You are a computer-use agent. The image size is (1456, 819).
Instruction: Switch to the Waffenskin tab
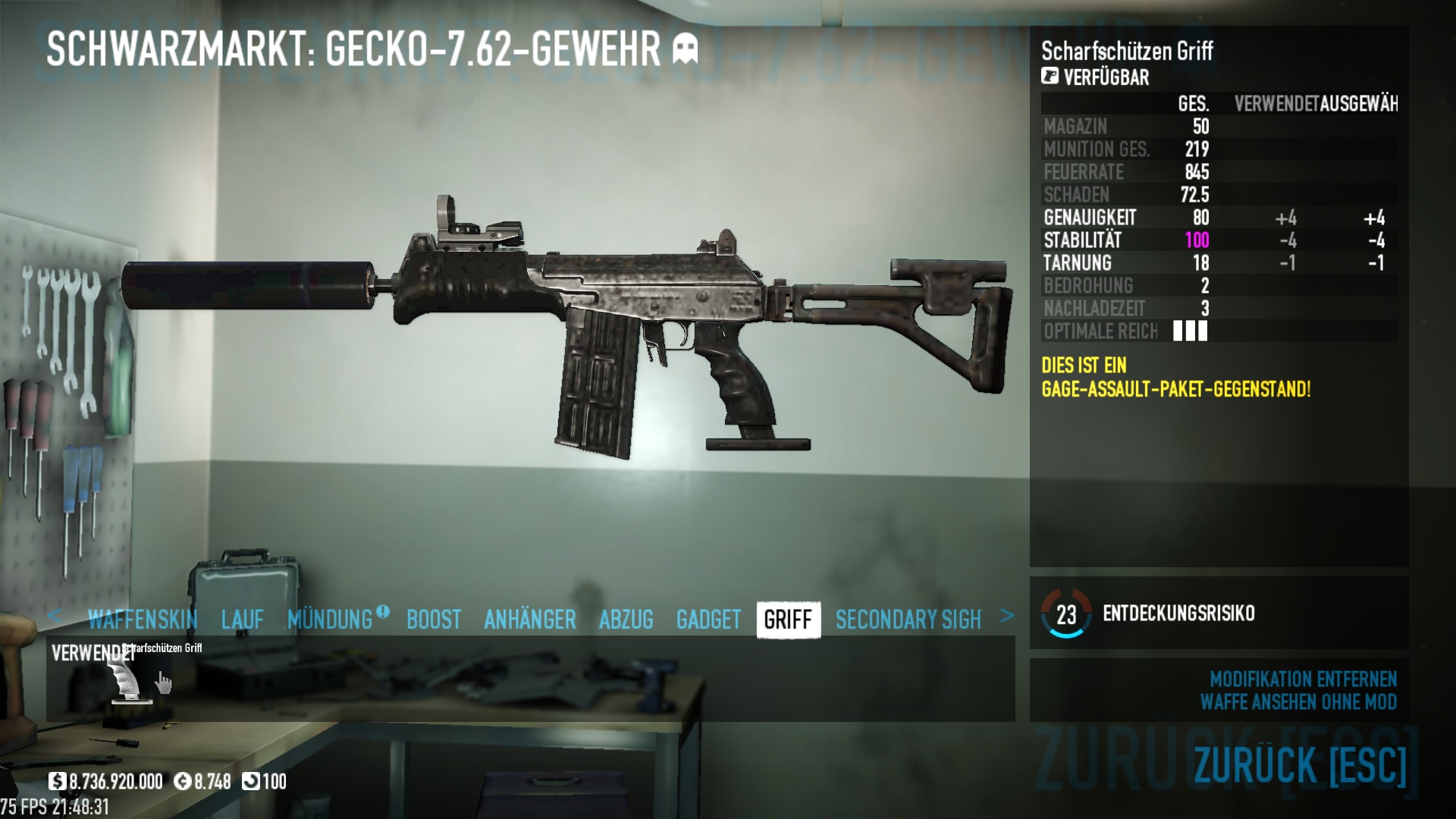[x=143, y=620]
